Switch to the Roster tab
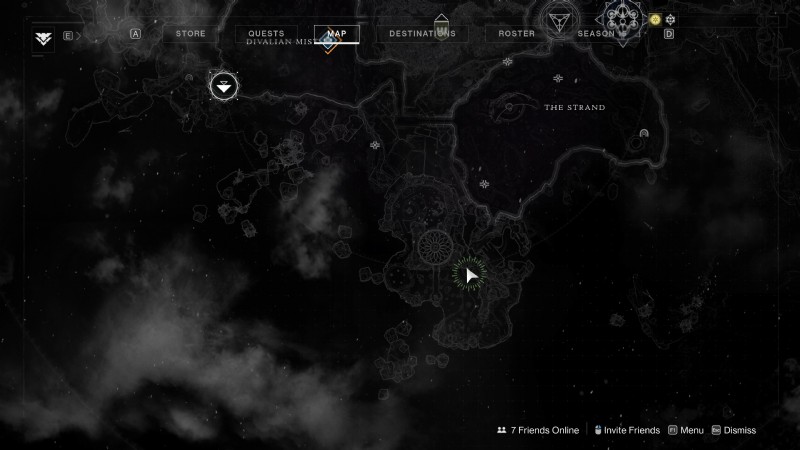Image resolution: width=800 pixels, height=450 pixels. pos(517,34)
